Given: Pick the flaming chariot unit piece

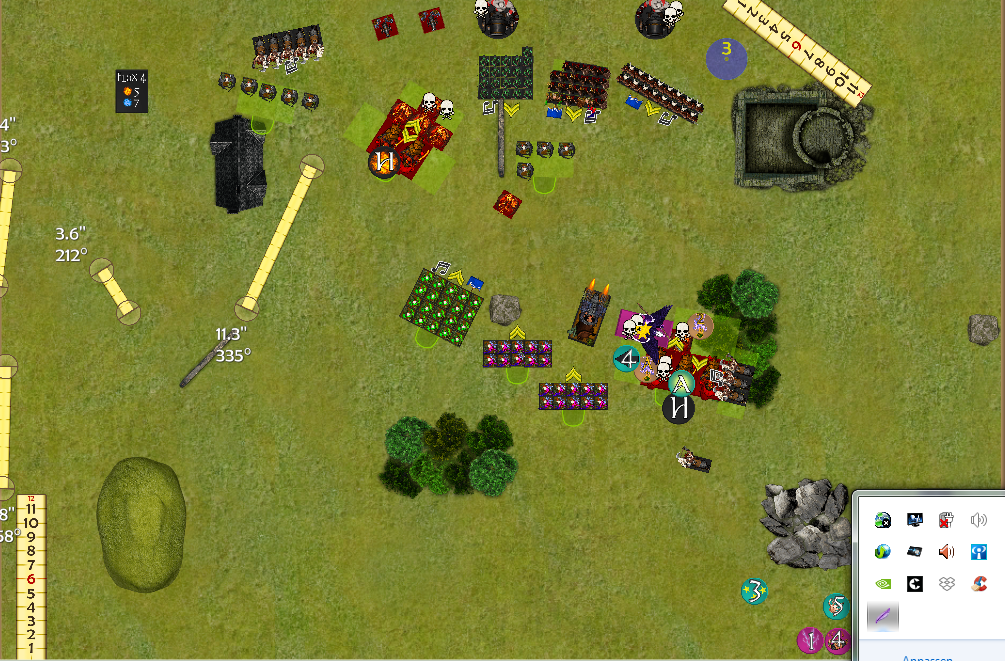Looking at the screenshot, I should [591, 312].
